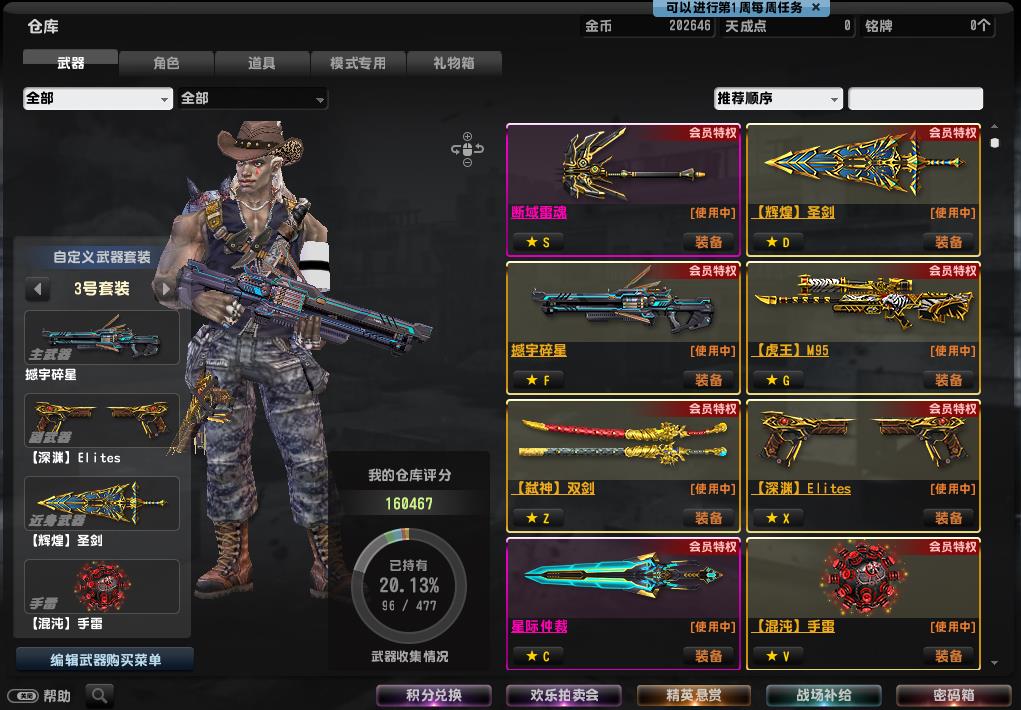1021x710 pixels.
Task: Open 积分兑换 points exchange
Action: 434,695
